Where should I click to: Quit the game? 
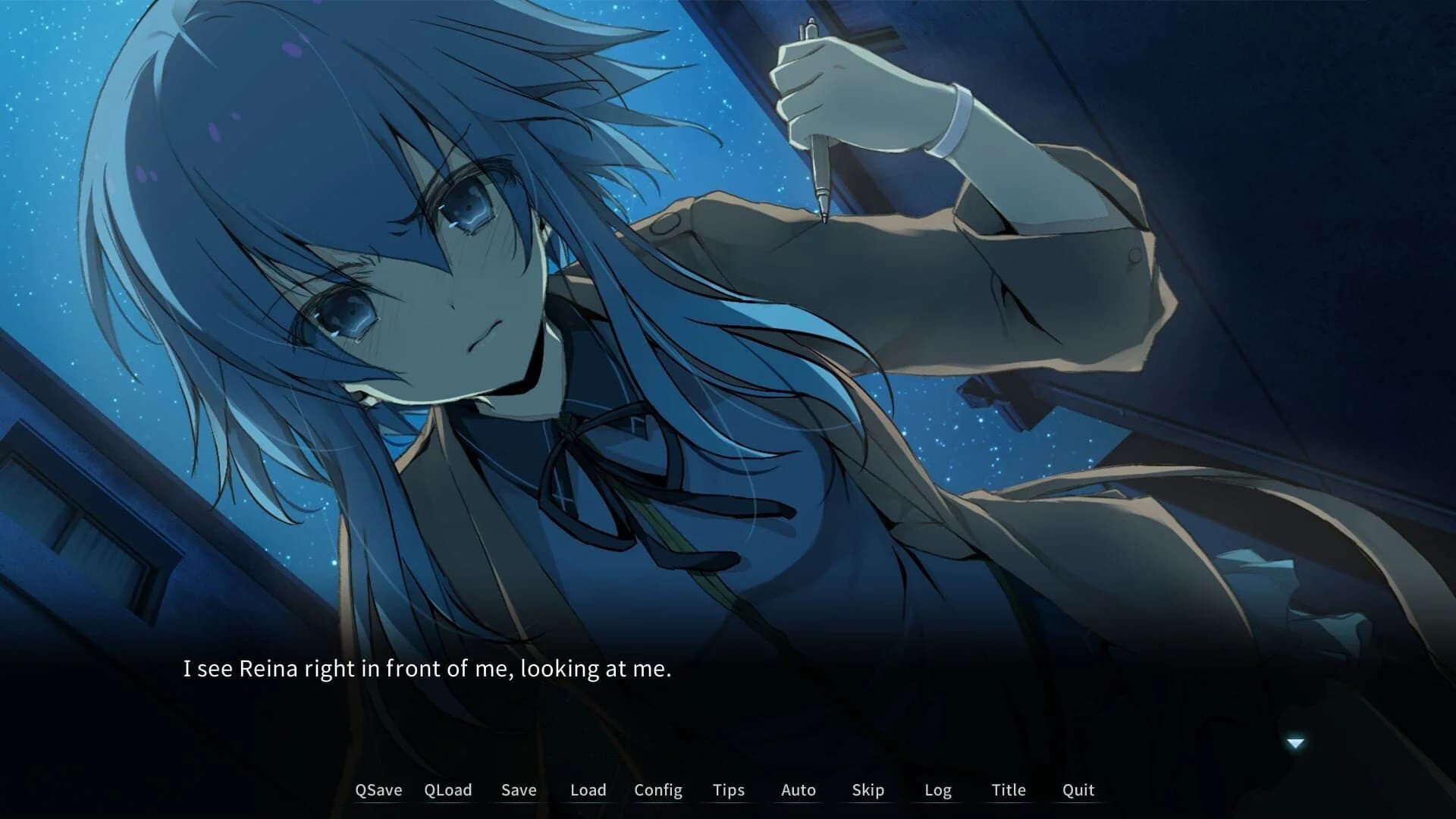pos(1077,789)
